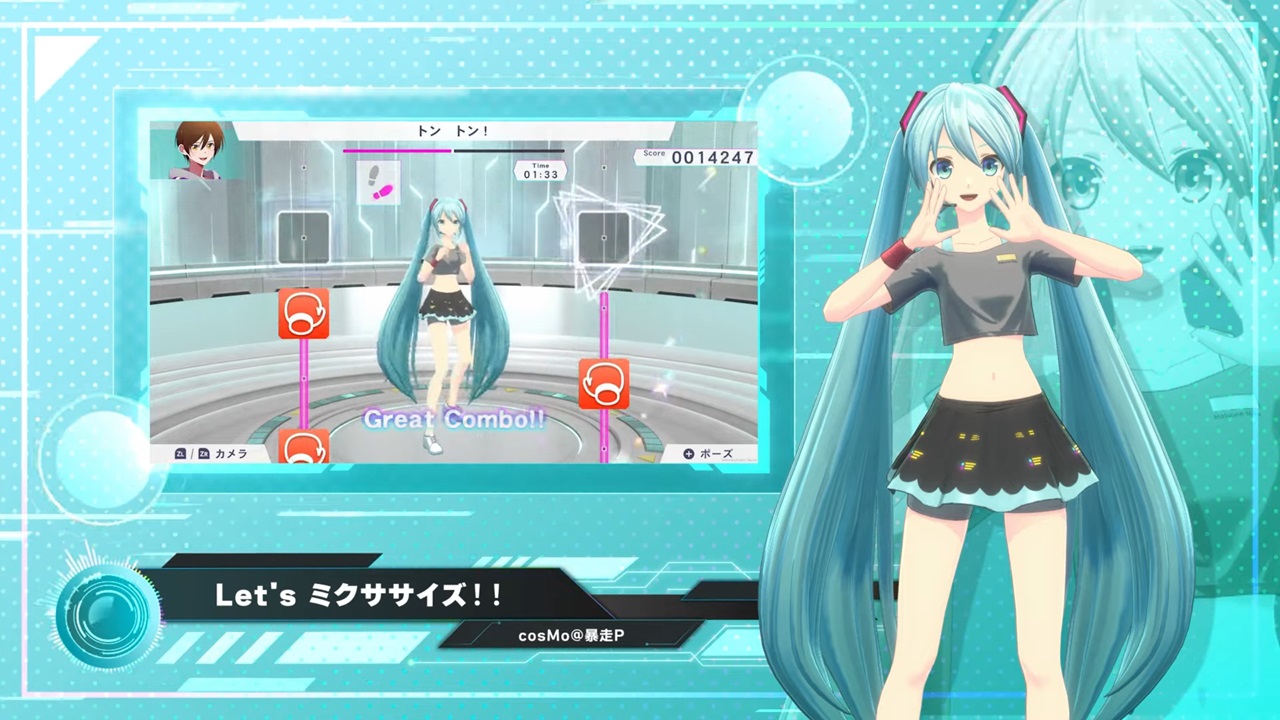This screenshot has width=1280, height=720.
Task: Click the ZR shoulder button icon
Action: 202,453
